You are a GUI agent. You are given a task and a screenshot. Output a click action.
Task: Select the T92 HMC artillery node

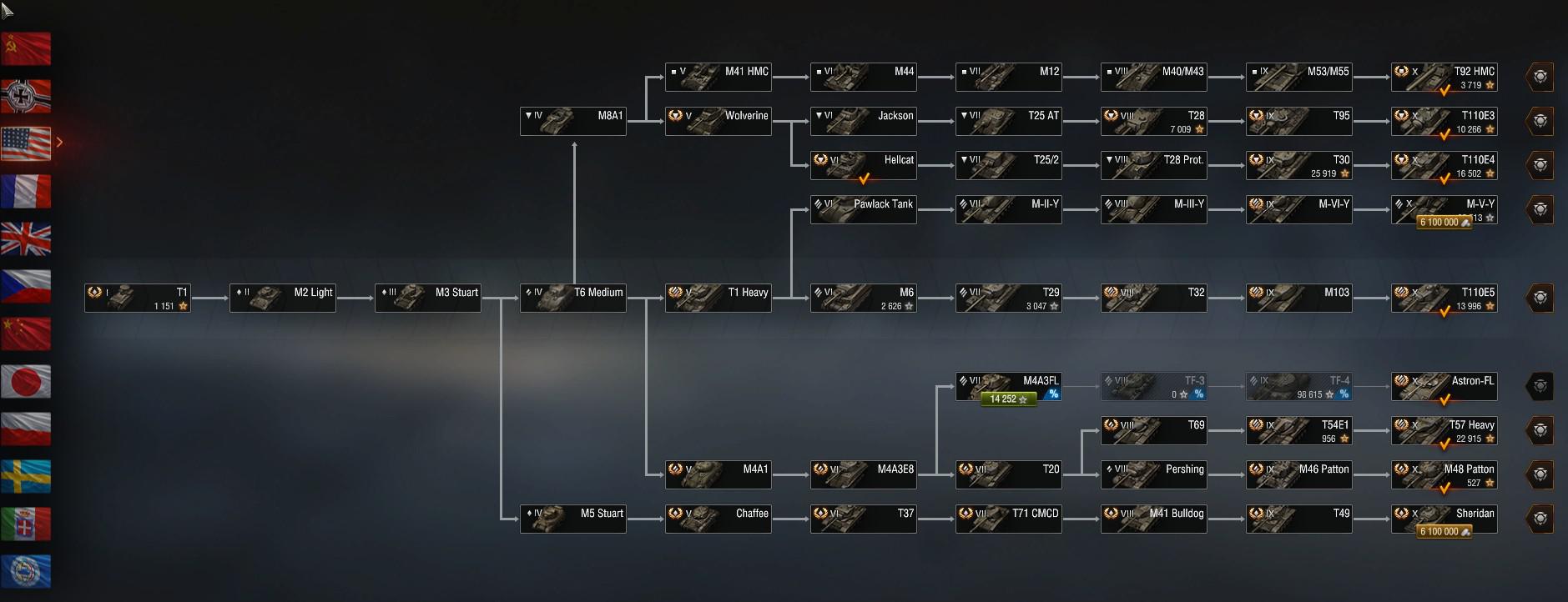pos(1444,78)
